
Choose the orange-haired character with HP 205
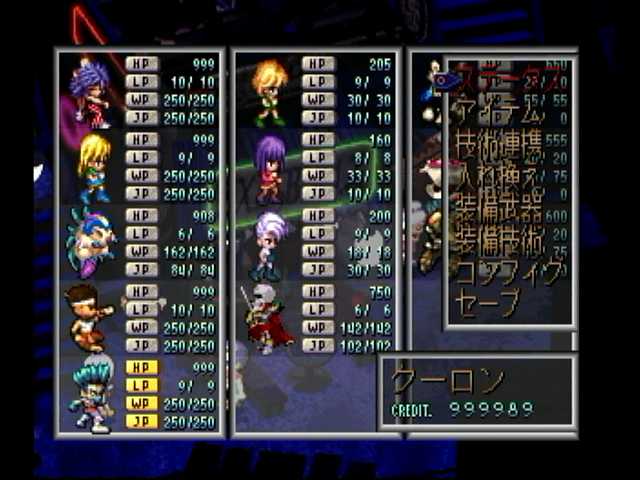(268, 92)
